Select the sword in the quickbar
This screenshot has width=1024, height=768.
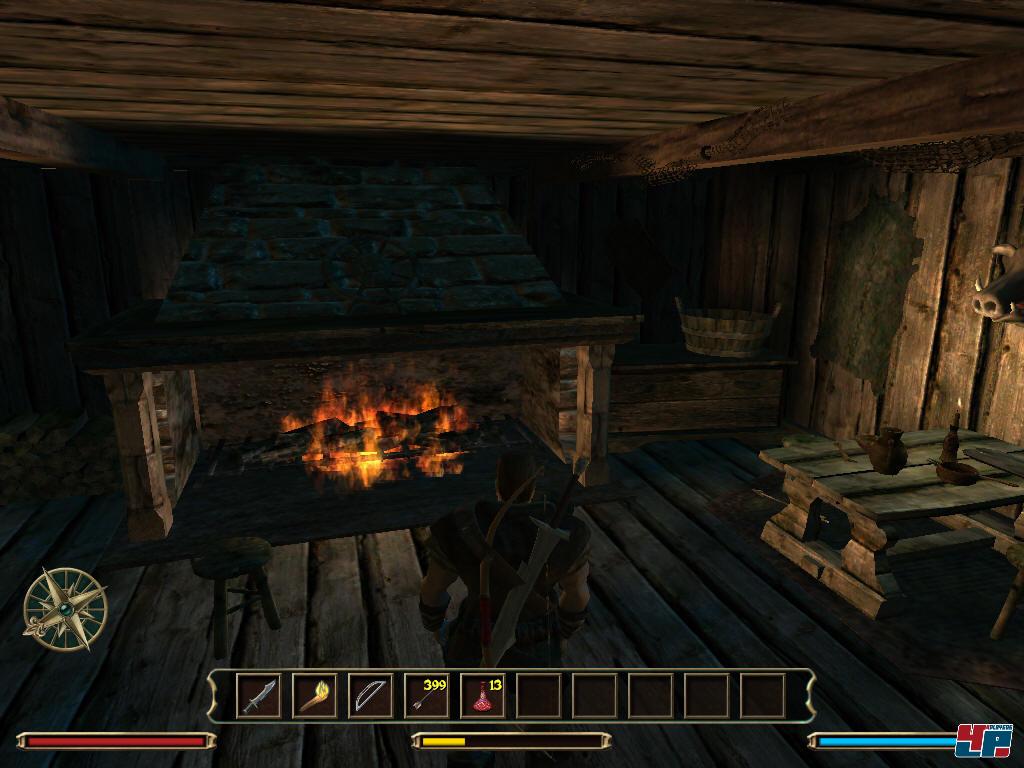point(258,696)
